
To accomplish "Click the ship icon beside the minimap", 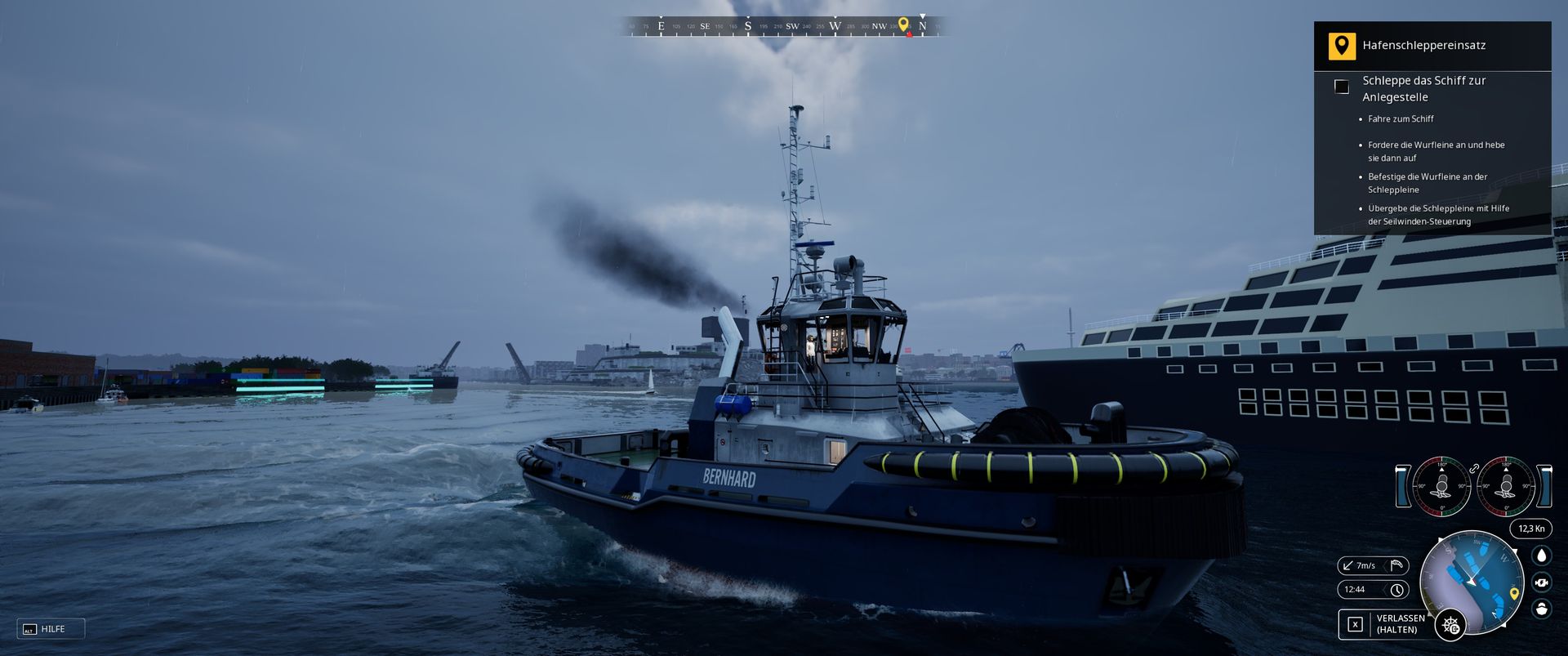I will tap(1541, 609).
